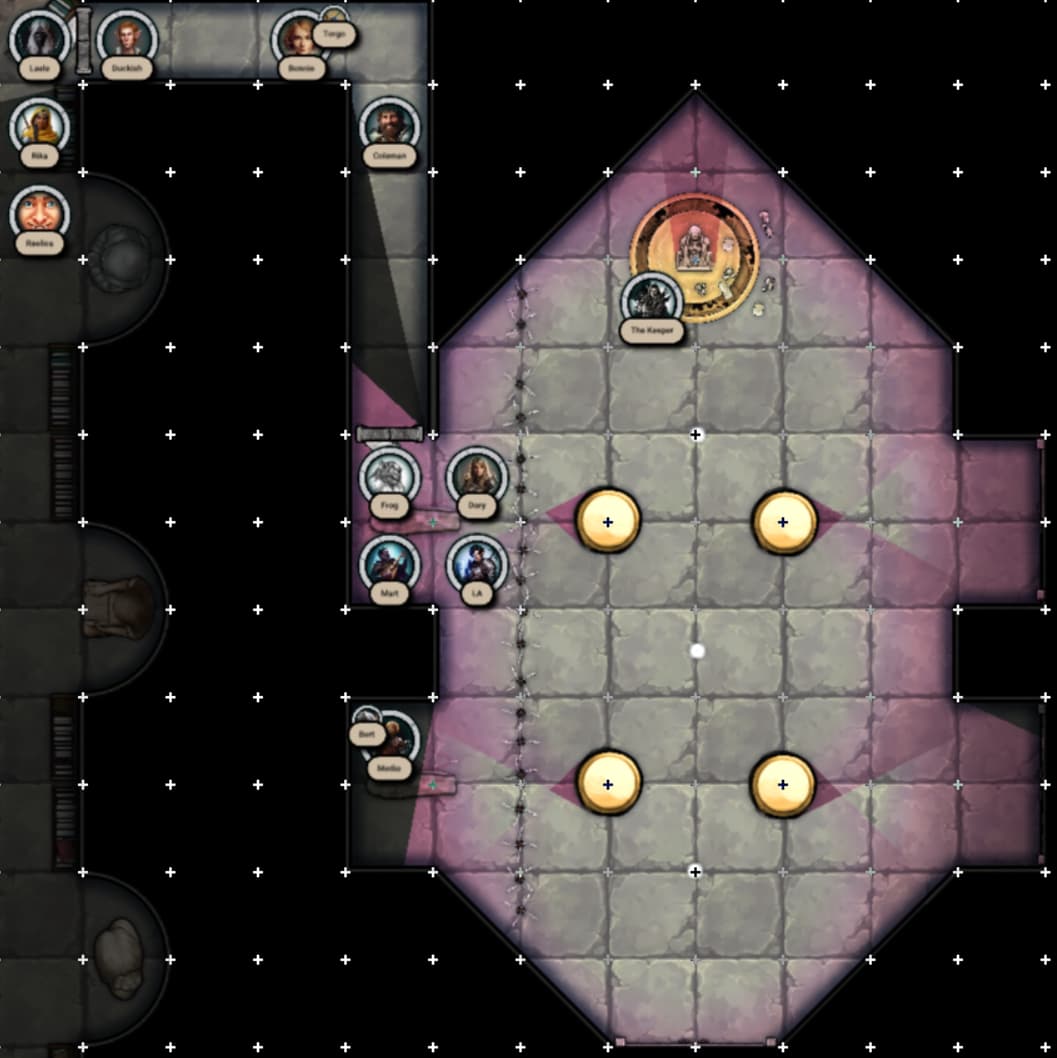1057x1058 pixels.
Task: Select the Frog token
Action: pos(389,476)
